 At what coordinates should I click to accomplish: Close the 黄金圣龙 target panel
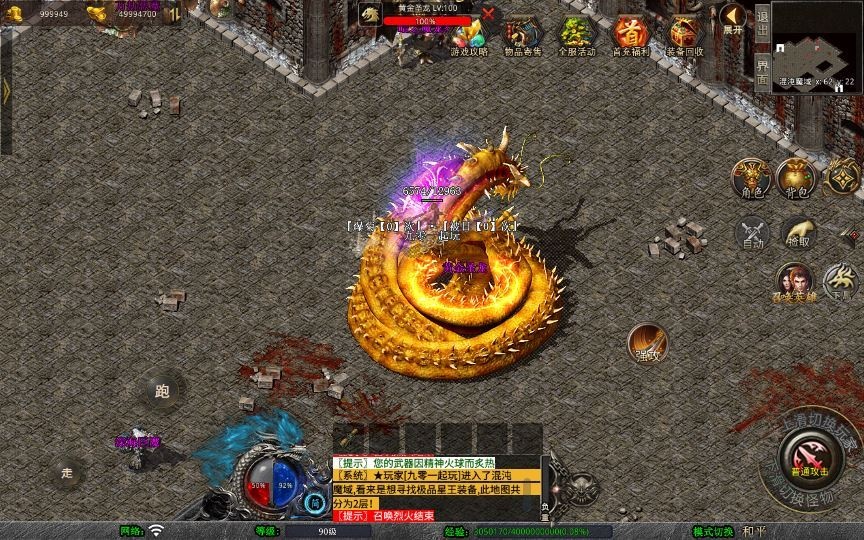[488, 14]
